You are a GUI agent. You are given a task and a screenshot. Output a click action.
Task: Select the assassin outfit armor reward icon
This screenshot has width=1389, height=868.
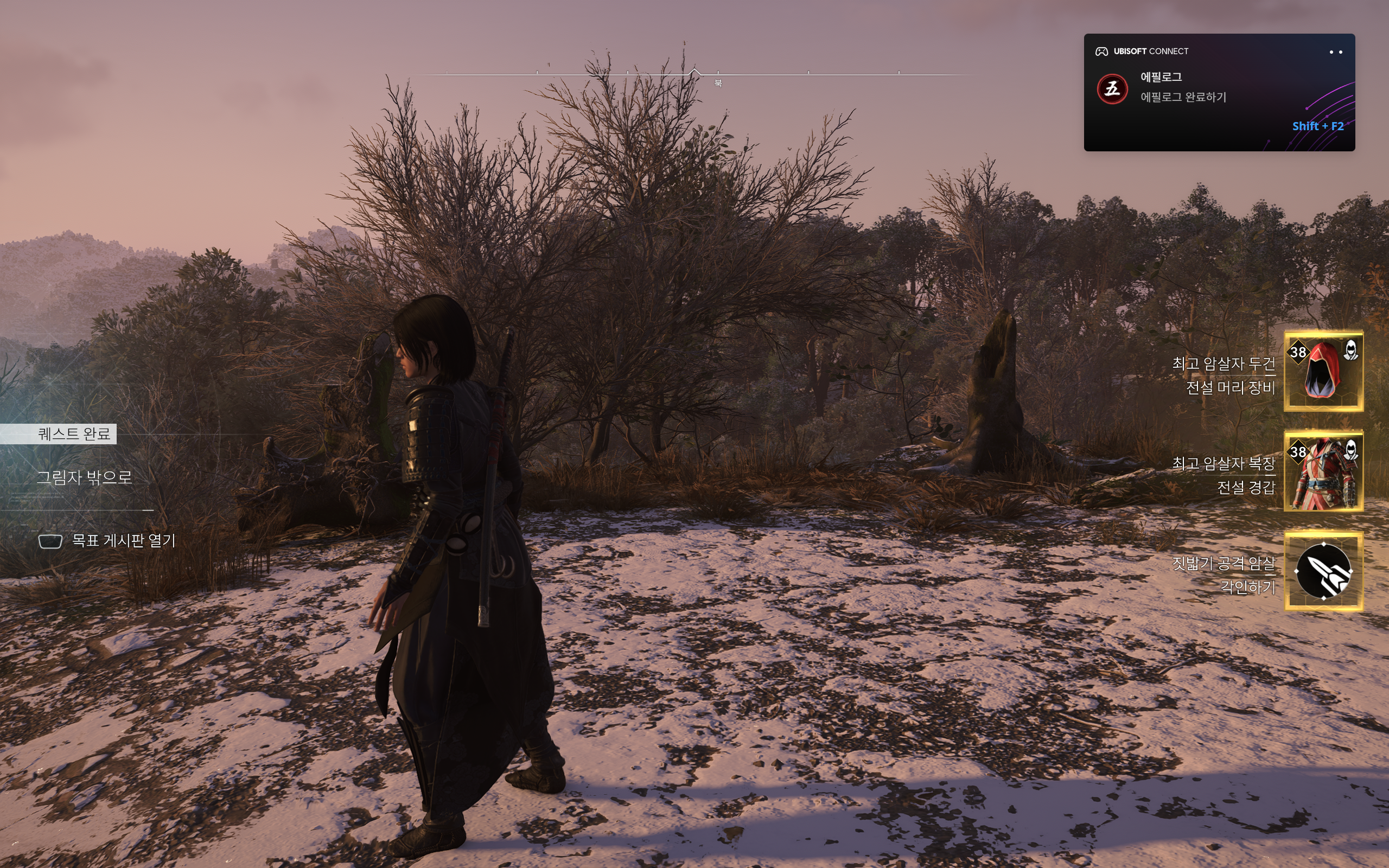point(1323,471)
